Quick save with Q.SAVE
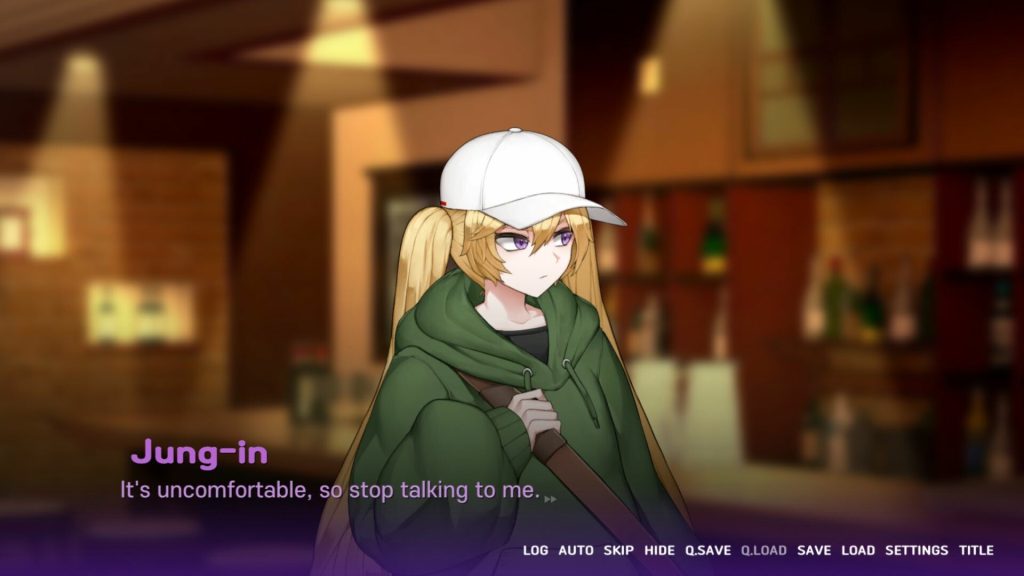1024x576 pixels. point(708,550)
